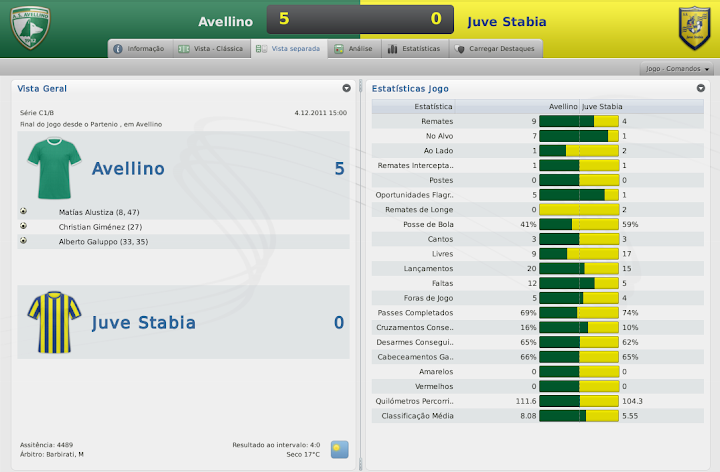Open the Informação tab
This screenshot has height=472, width=720.
point(138,48)
